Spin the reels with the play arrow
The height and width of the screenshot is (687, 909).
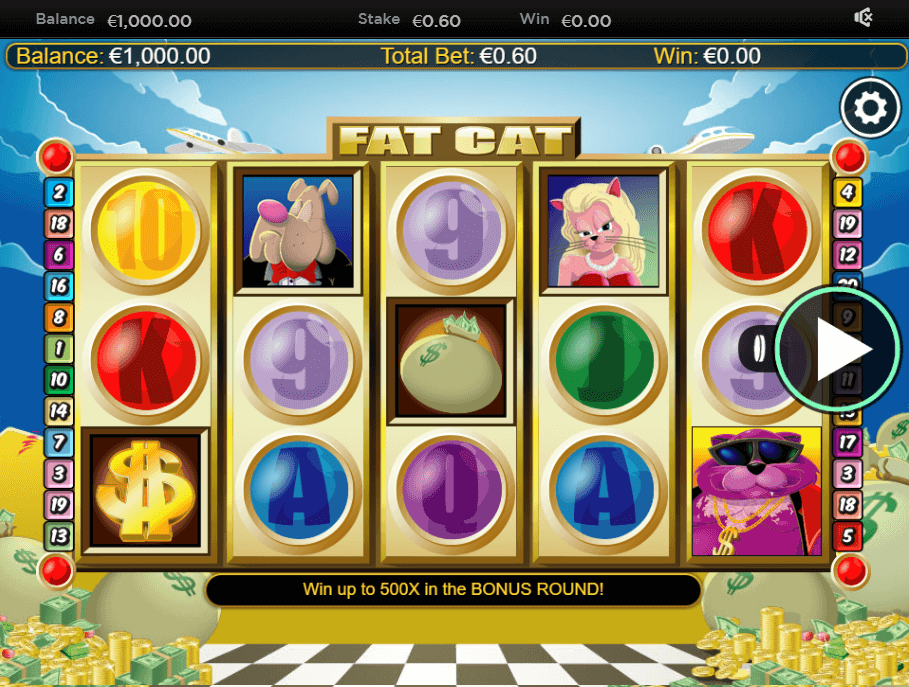click(x=838, y=349)
